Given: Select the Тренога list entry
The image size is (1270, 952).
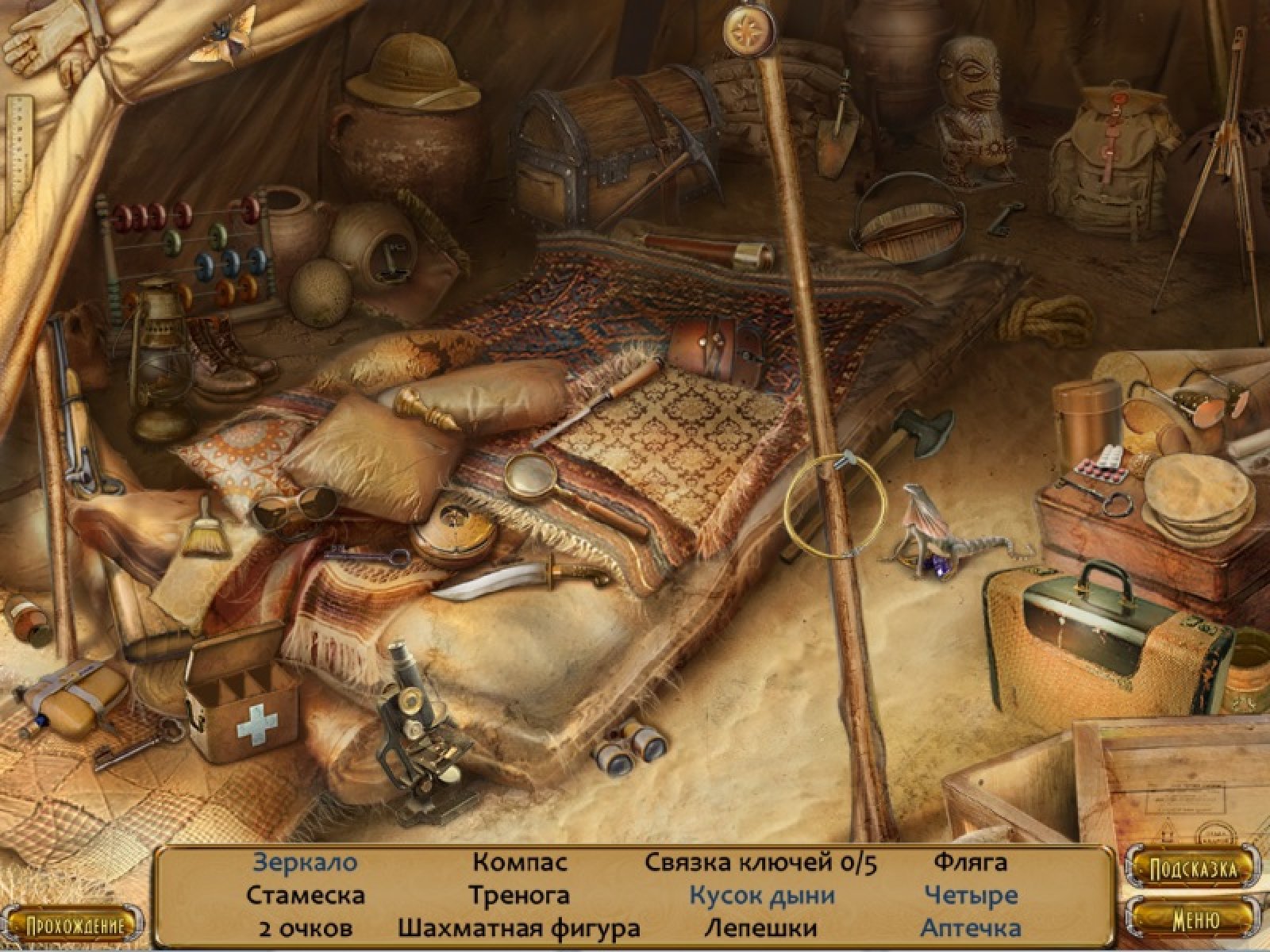Looking at the screenshot, I should [x=519, y=896].
